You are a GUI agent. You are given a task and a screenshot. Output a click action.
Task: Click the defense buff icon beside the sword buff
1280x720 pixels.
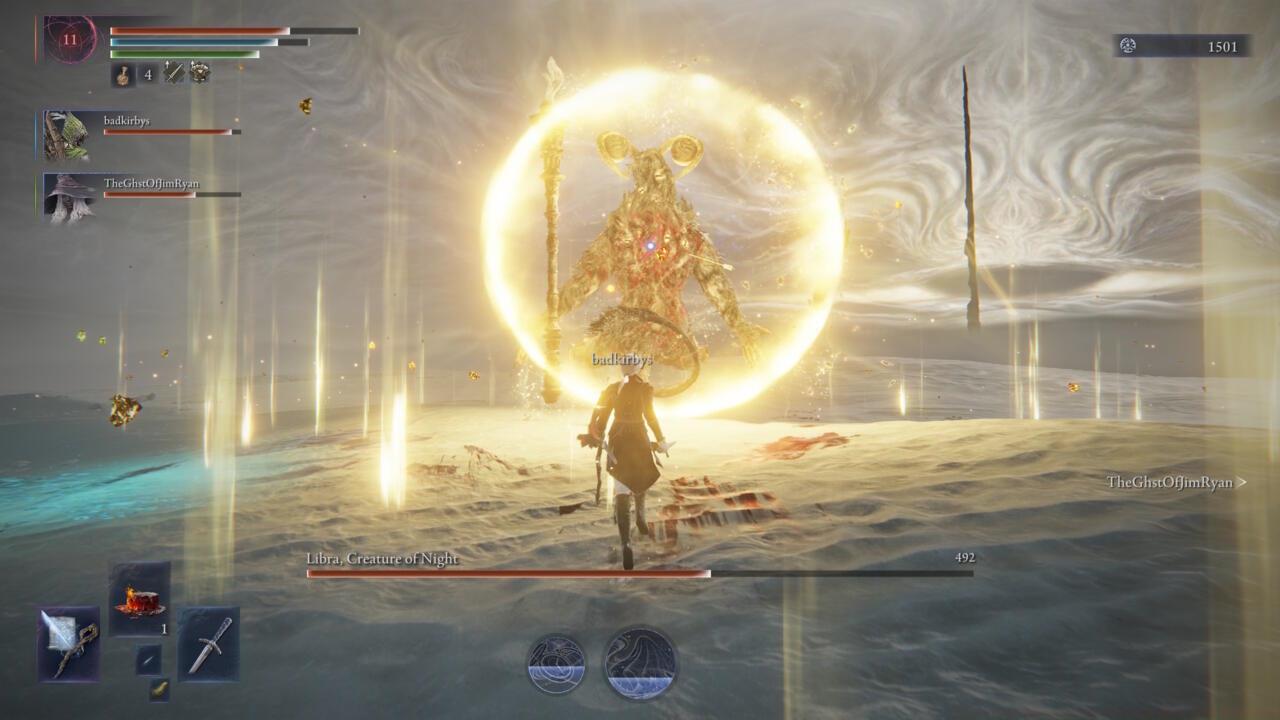pos(198,73)
